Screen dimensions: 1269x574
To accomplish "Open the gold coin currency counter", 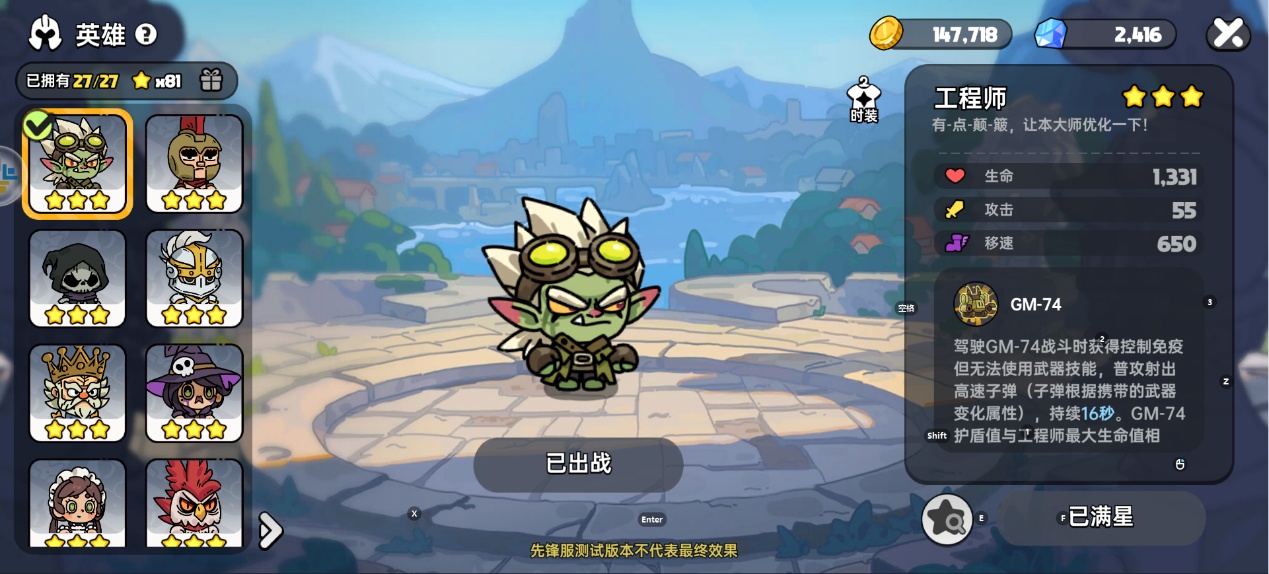I will coord(941,35).
